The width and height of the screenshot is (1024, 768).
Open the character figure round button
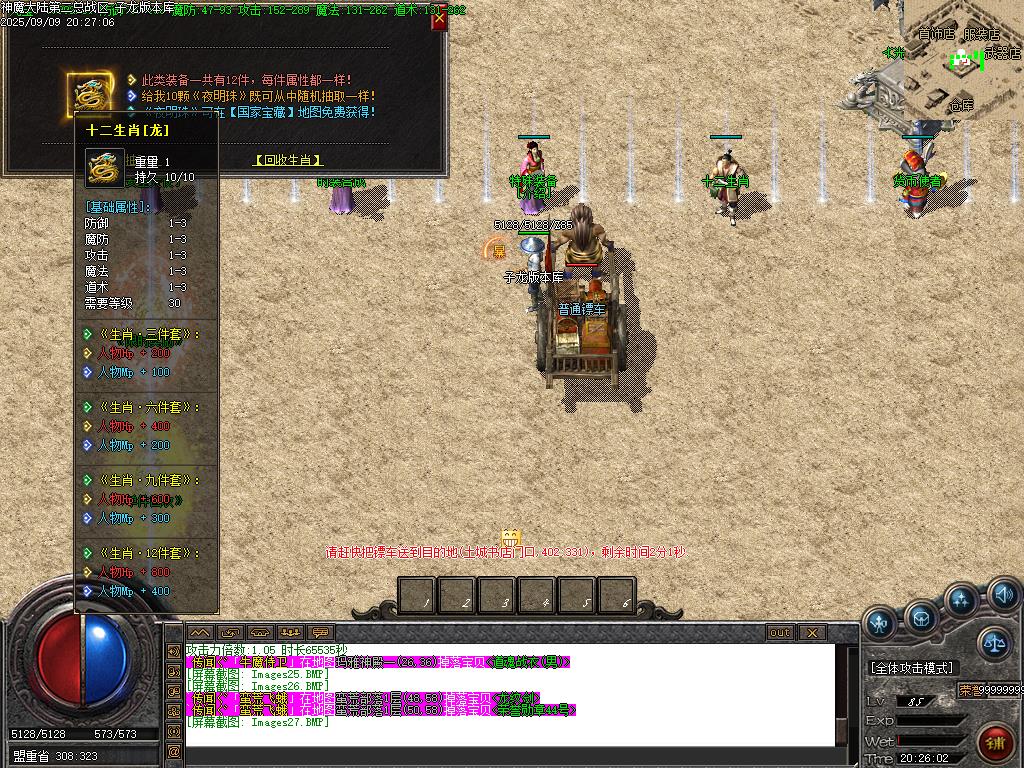pyautogui.click(x=880, y=623)
